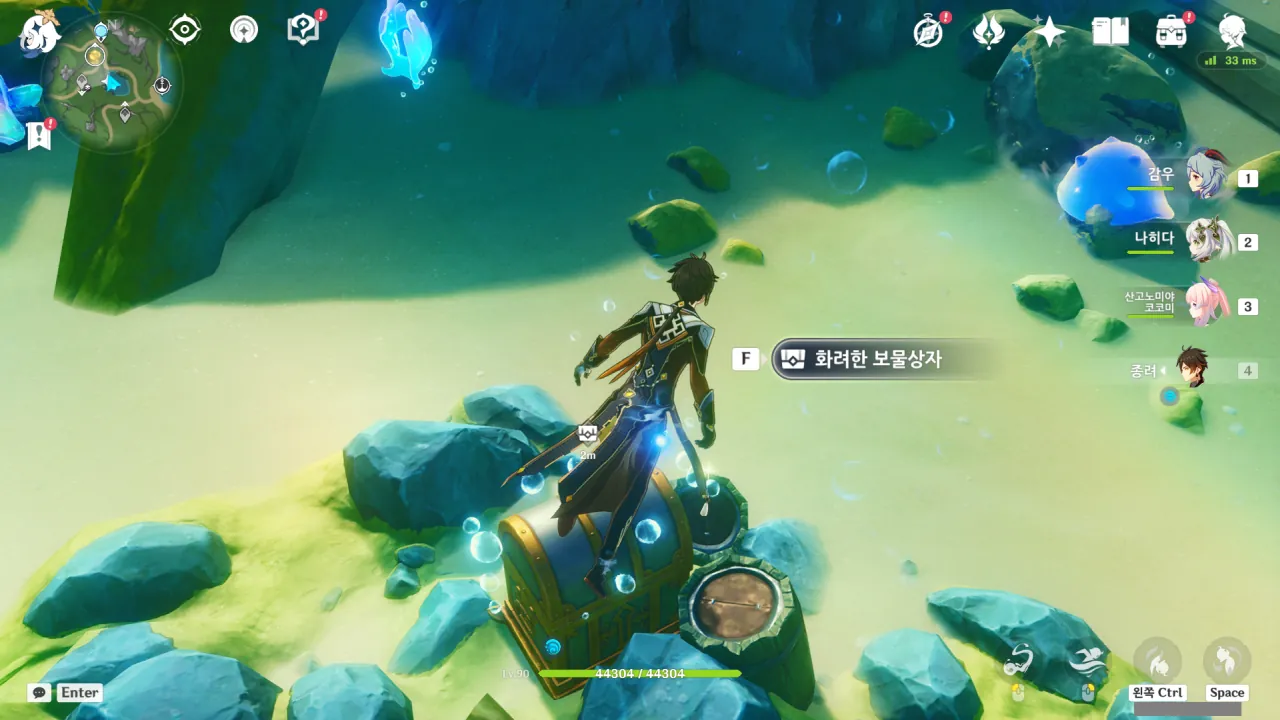Viewport: 1280px width, 720px height.
Task: Open the compass icon with red alert
Action: (929, 32)
